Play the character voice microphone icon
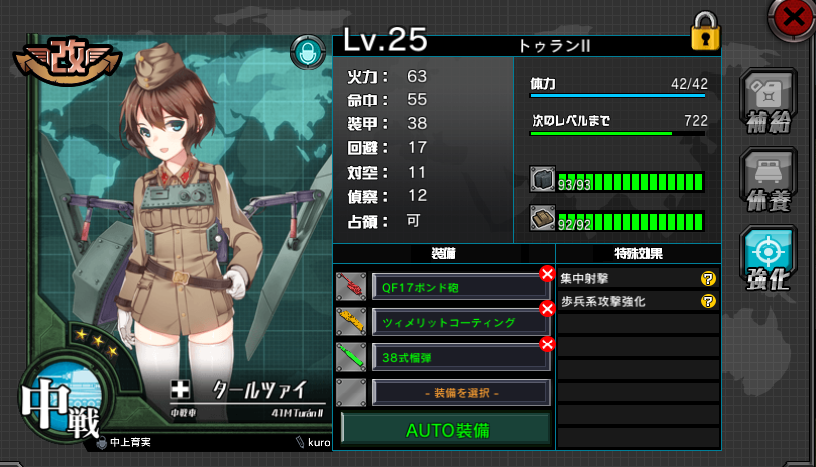Image resolution: width=816 pixels, height=467 pixels. click(x=307, y=53)
